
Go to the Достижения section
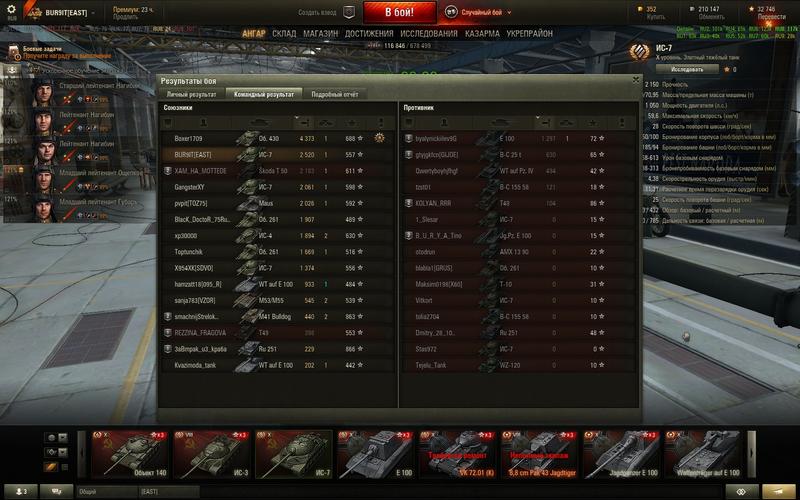click(369, 33)
